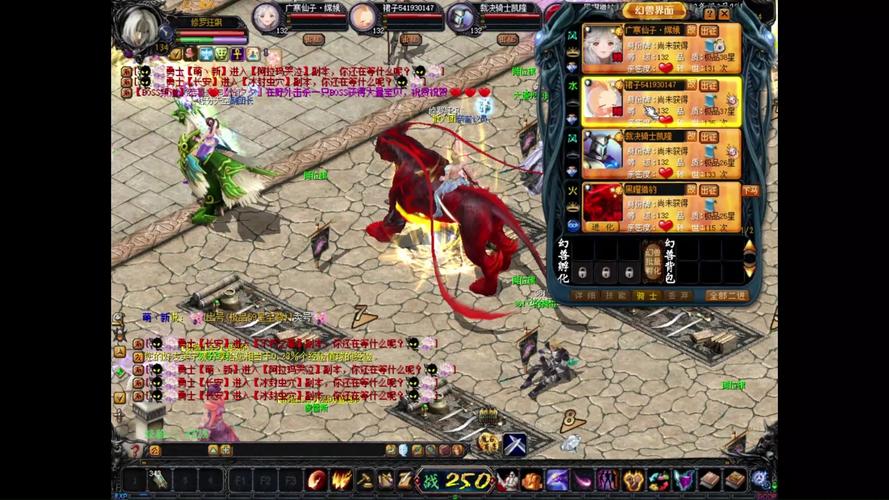Use the red swirl skill in hotbar

pos(317,480)
